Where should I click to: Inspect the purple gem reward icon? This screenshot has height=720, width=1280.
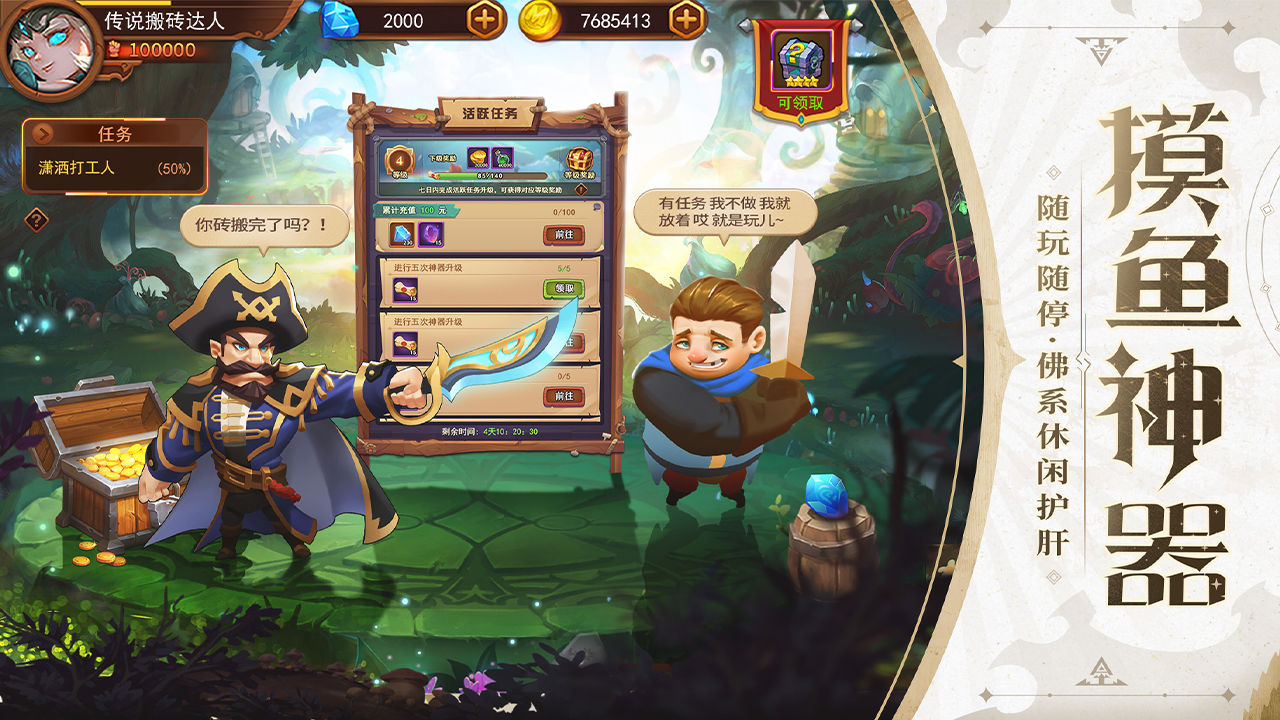(431, 235)
